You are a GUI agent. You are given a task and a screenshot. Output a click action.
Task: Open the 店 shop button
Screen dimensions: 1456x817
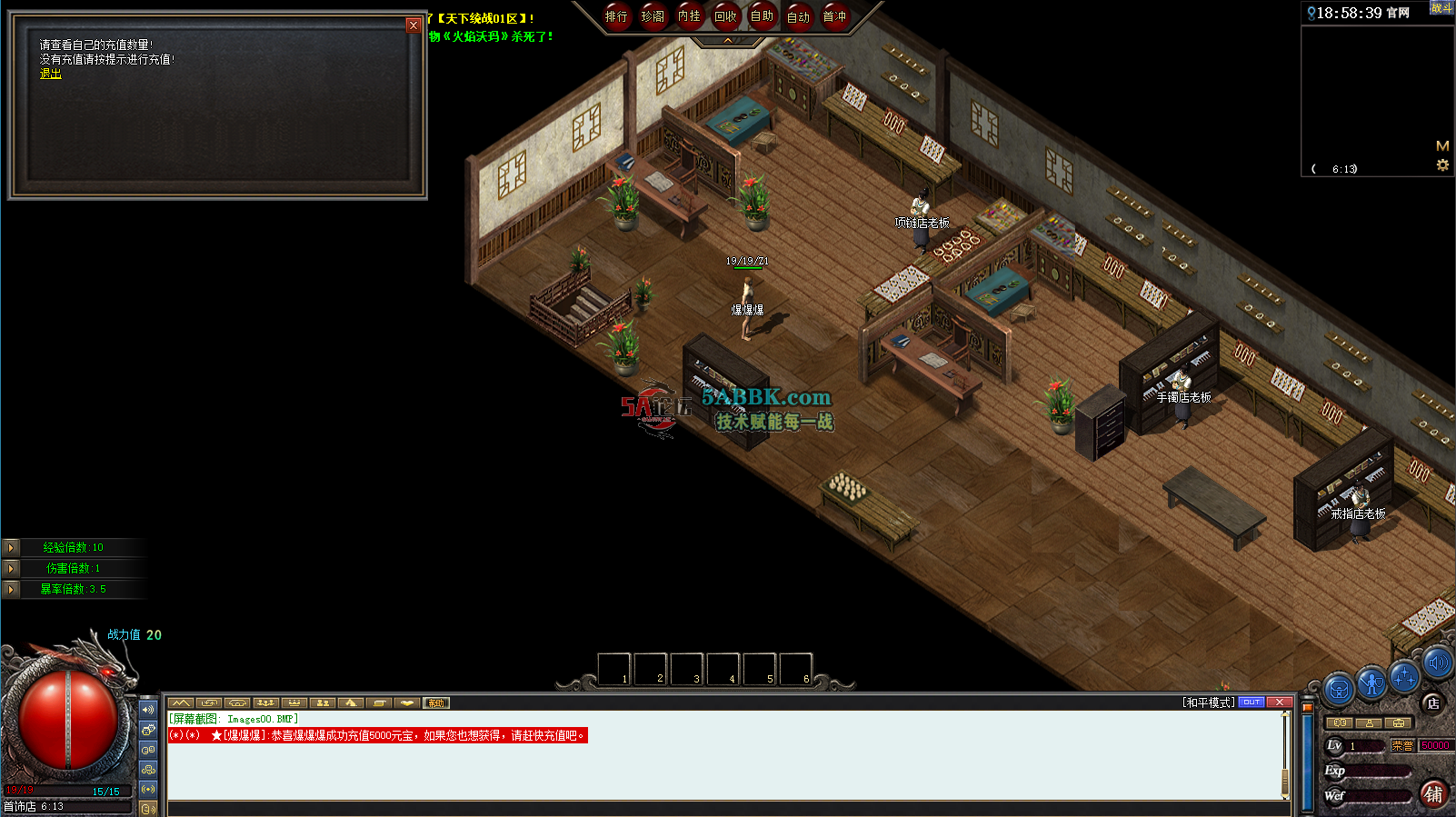point(1432,702)
